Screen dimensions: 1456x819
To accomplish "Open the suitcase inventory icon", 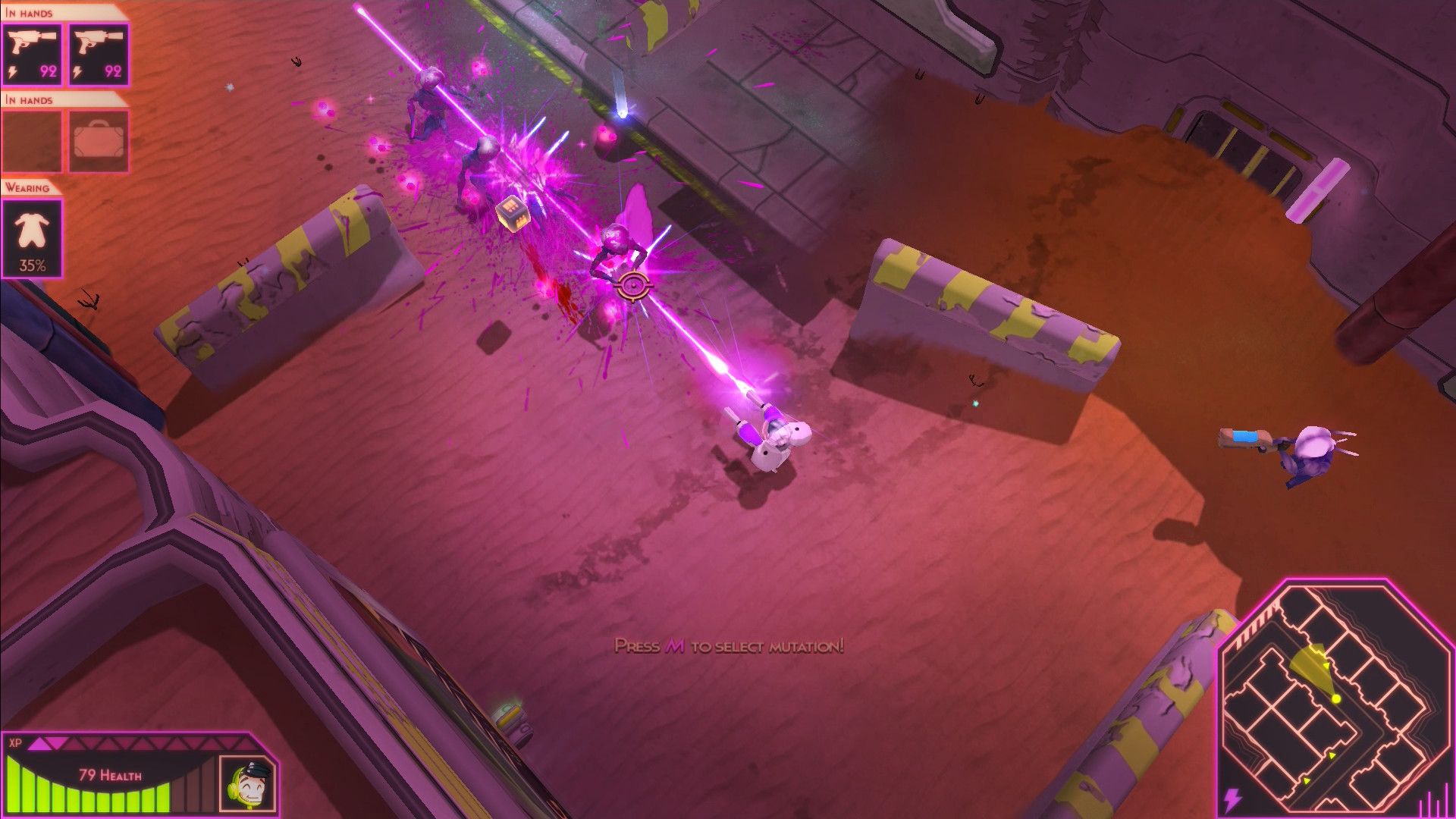I will 98,144.
